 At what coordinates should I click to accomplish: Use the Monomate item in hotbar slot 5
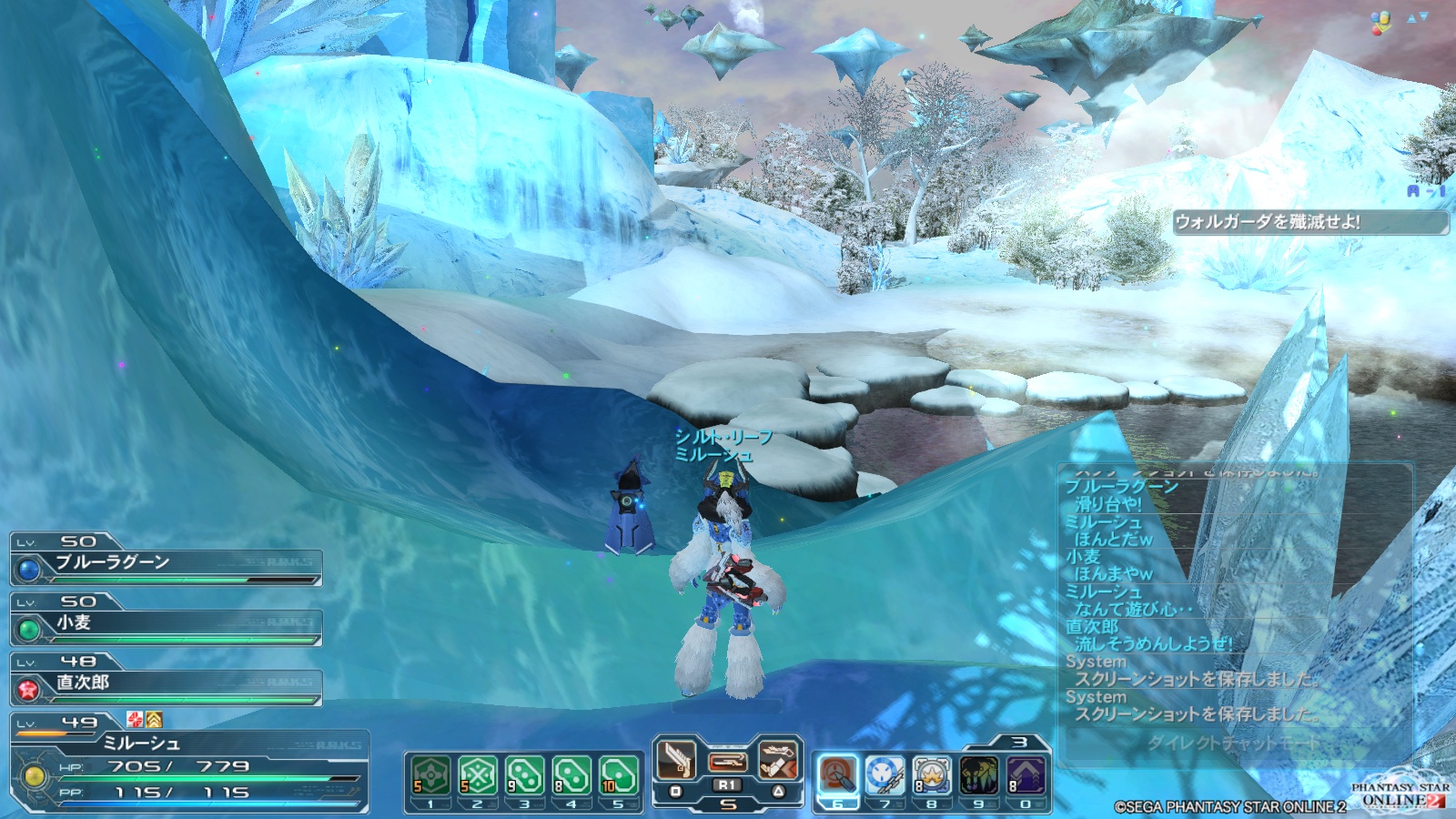point(618,775)
